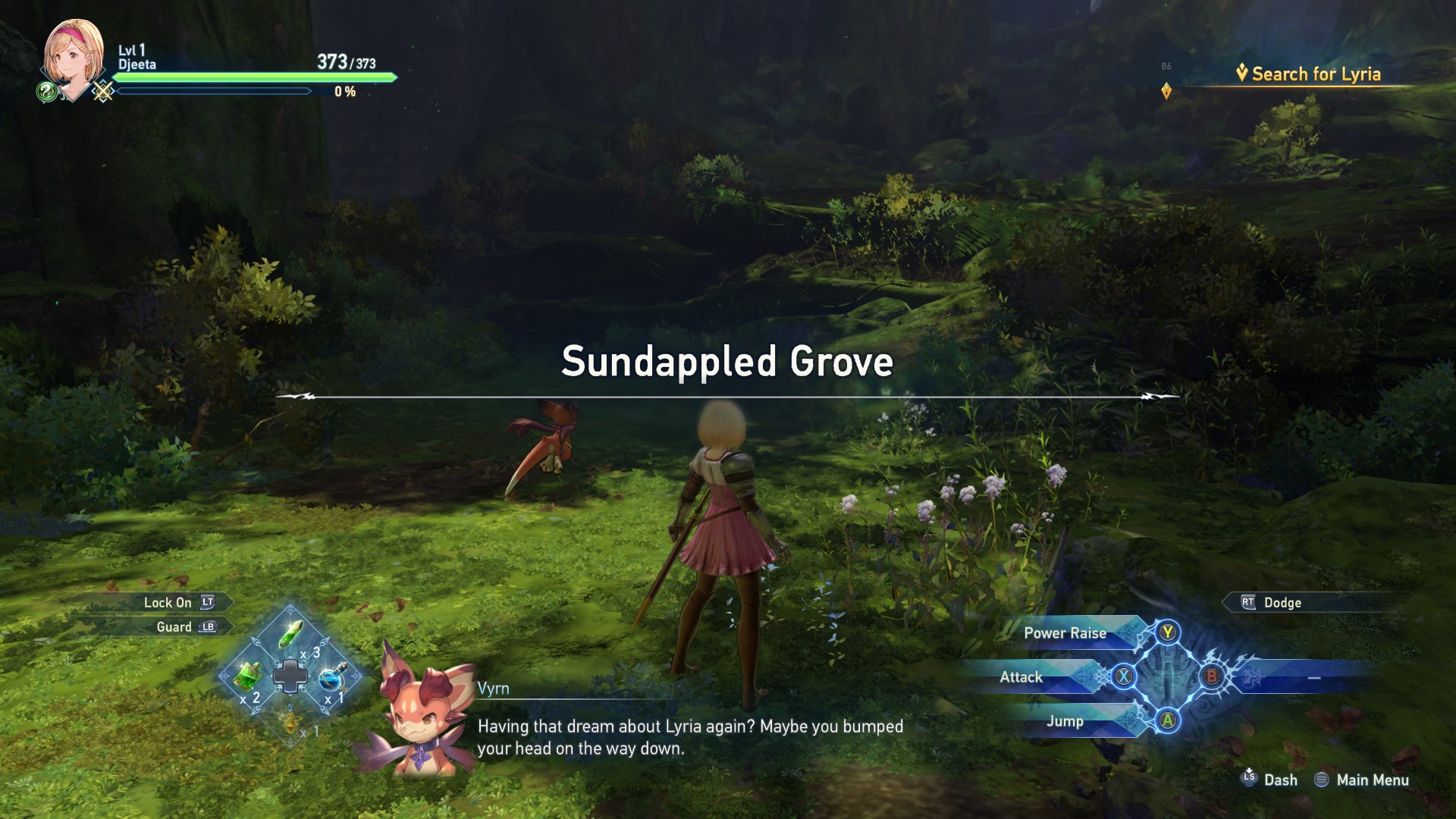Open the Main Menu

pos(1372,780)
